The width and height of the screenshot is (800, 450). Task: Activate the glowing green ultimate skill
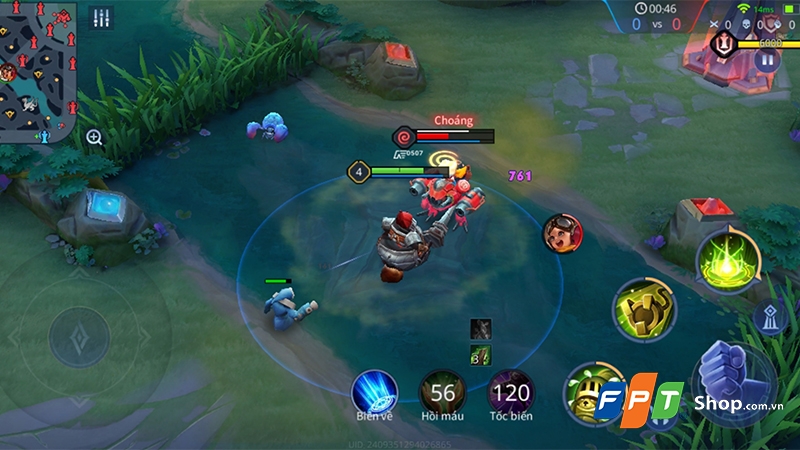coord(726,262)
